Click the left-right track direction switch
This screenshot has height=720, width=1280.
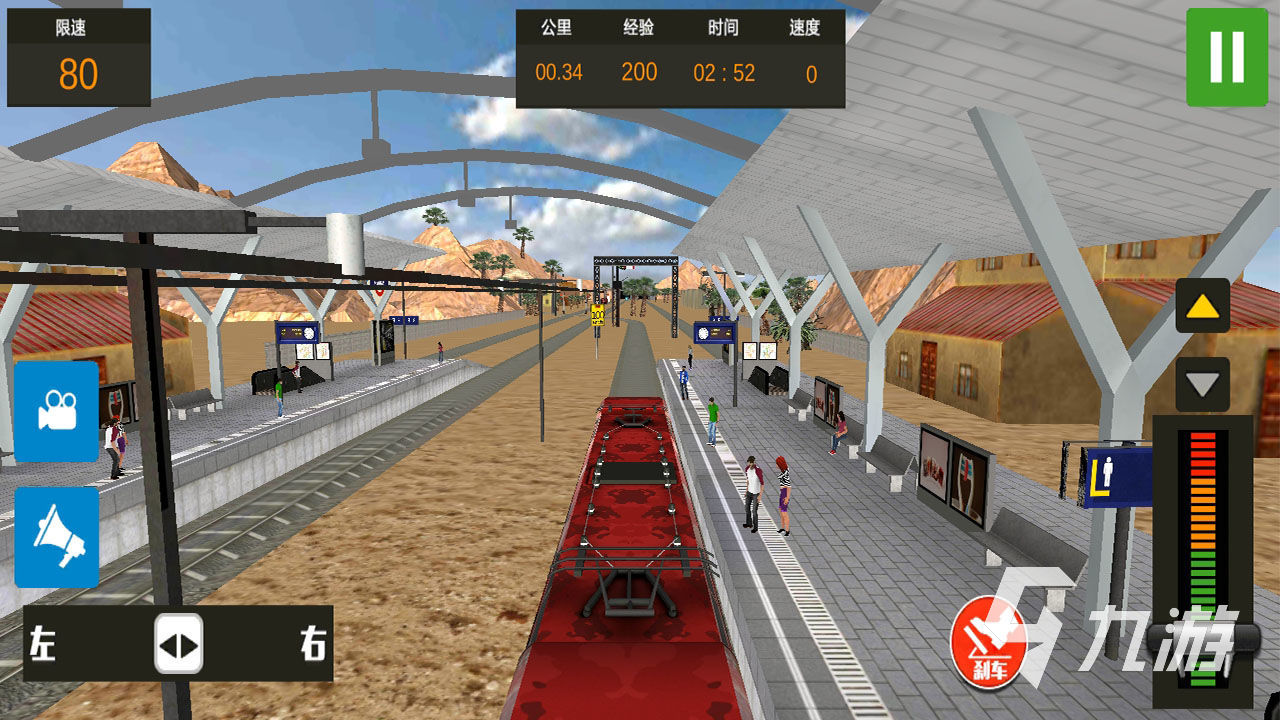point(178,643)
